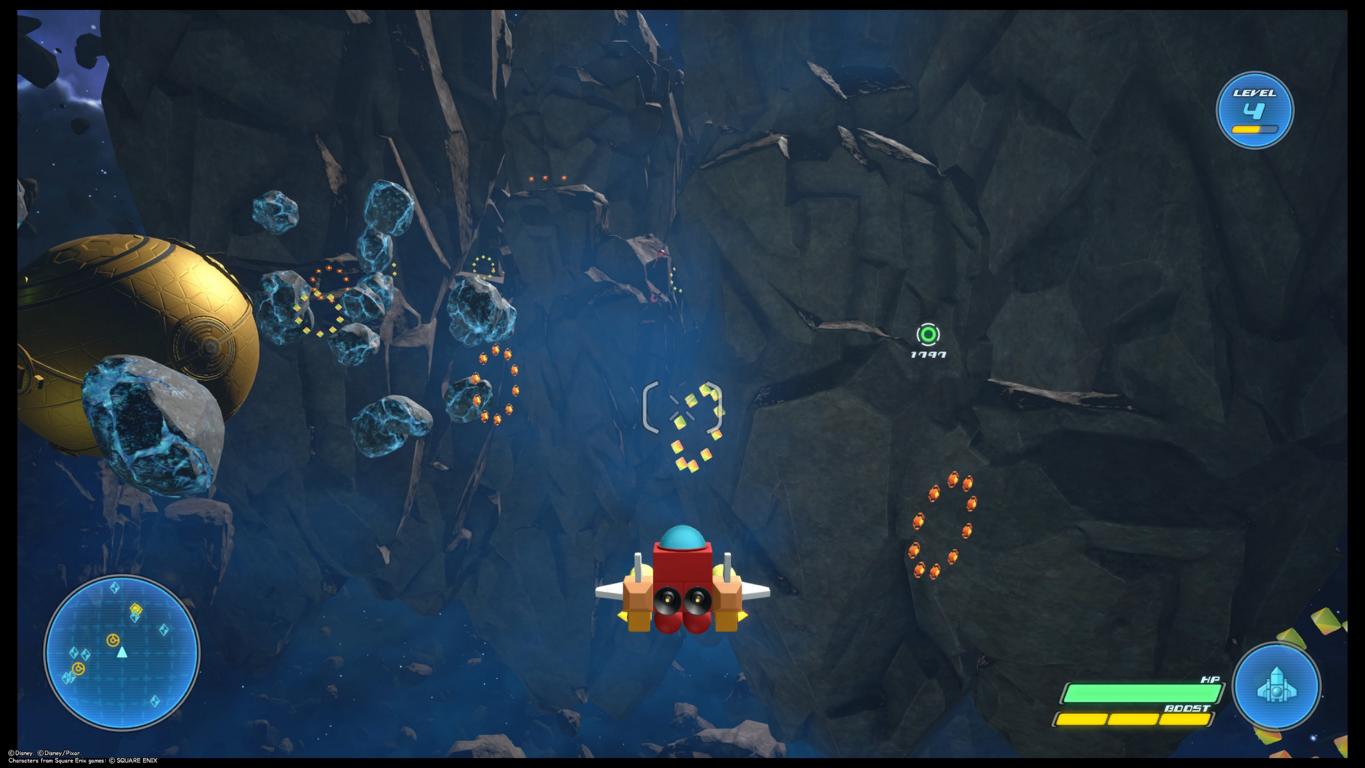Select the Gummi ship icon

coord(1276,686)
